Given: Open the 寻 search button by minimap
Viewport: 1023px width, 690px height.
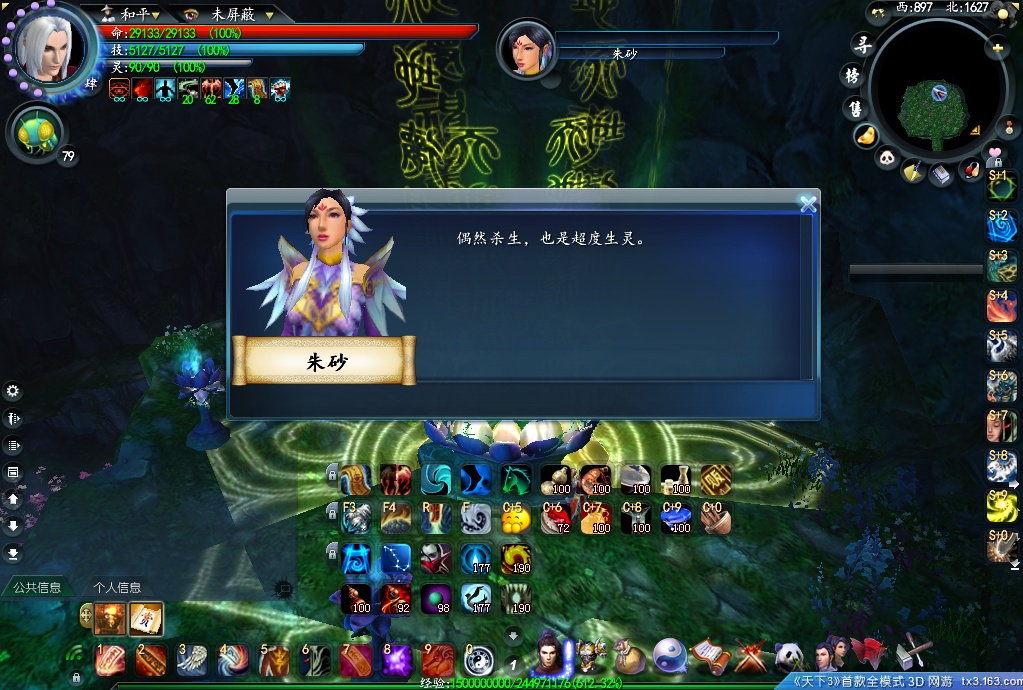Looking at the screenshot, I should (x=858, y=44).
